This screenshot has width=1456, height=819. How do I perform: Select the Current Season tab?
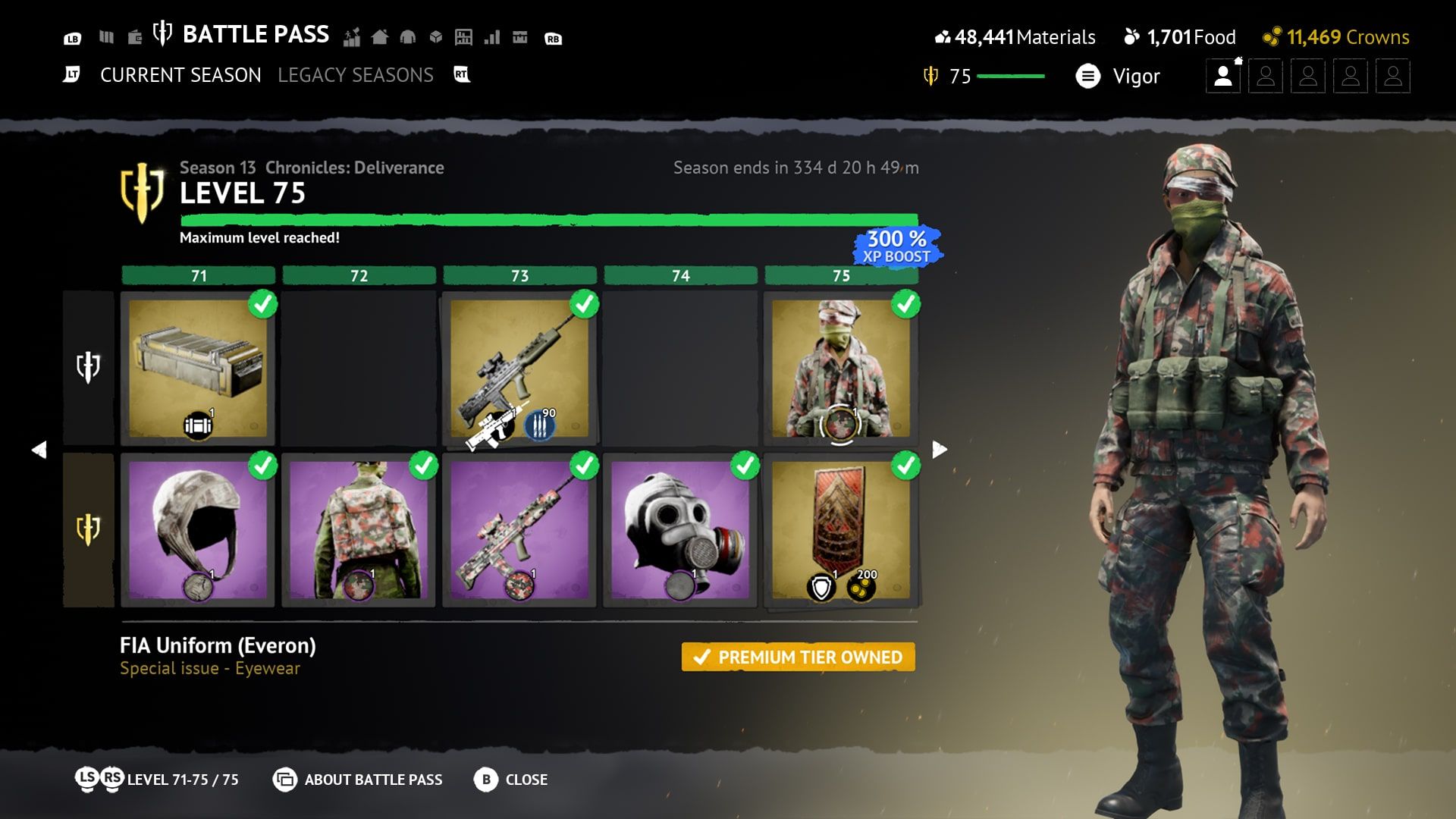(180, 75)
